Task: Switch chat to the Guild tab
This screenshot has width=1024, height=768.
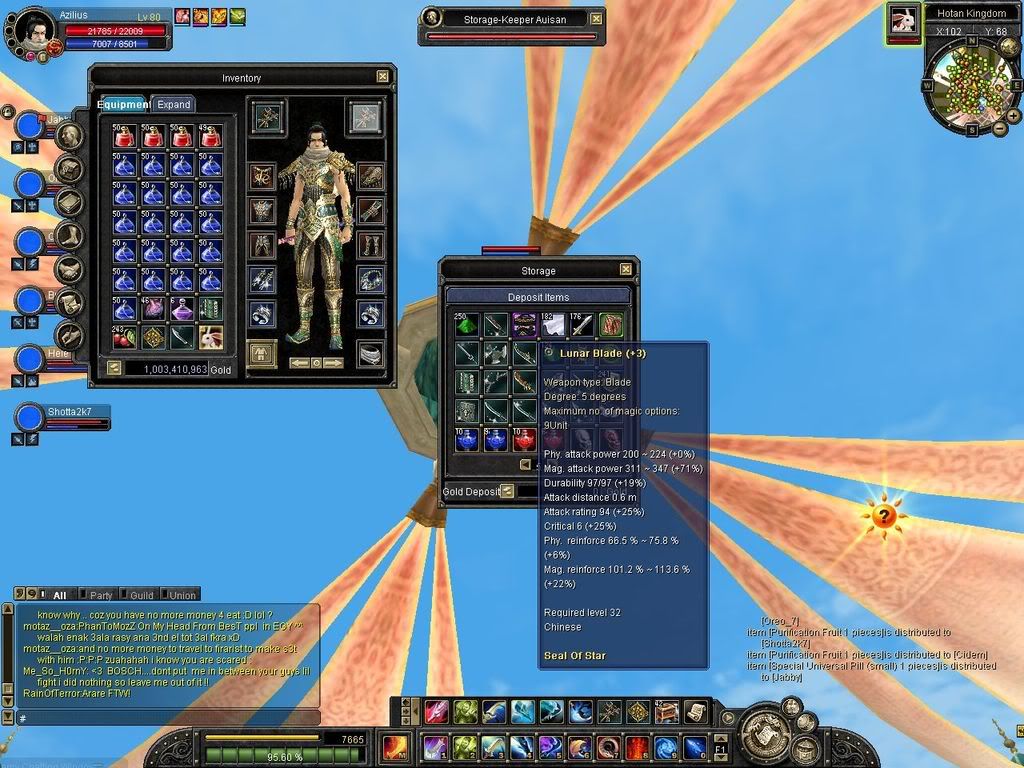Action: click(141, 595)
